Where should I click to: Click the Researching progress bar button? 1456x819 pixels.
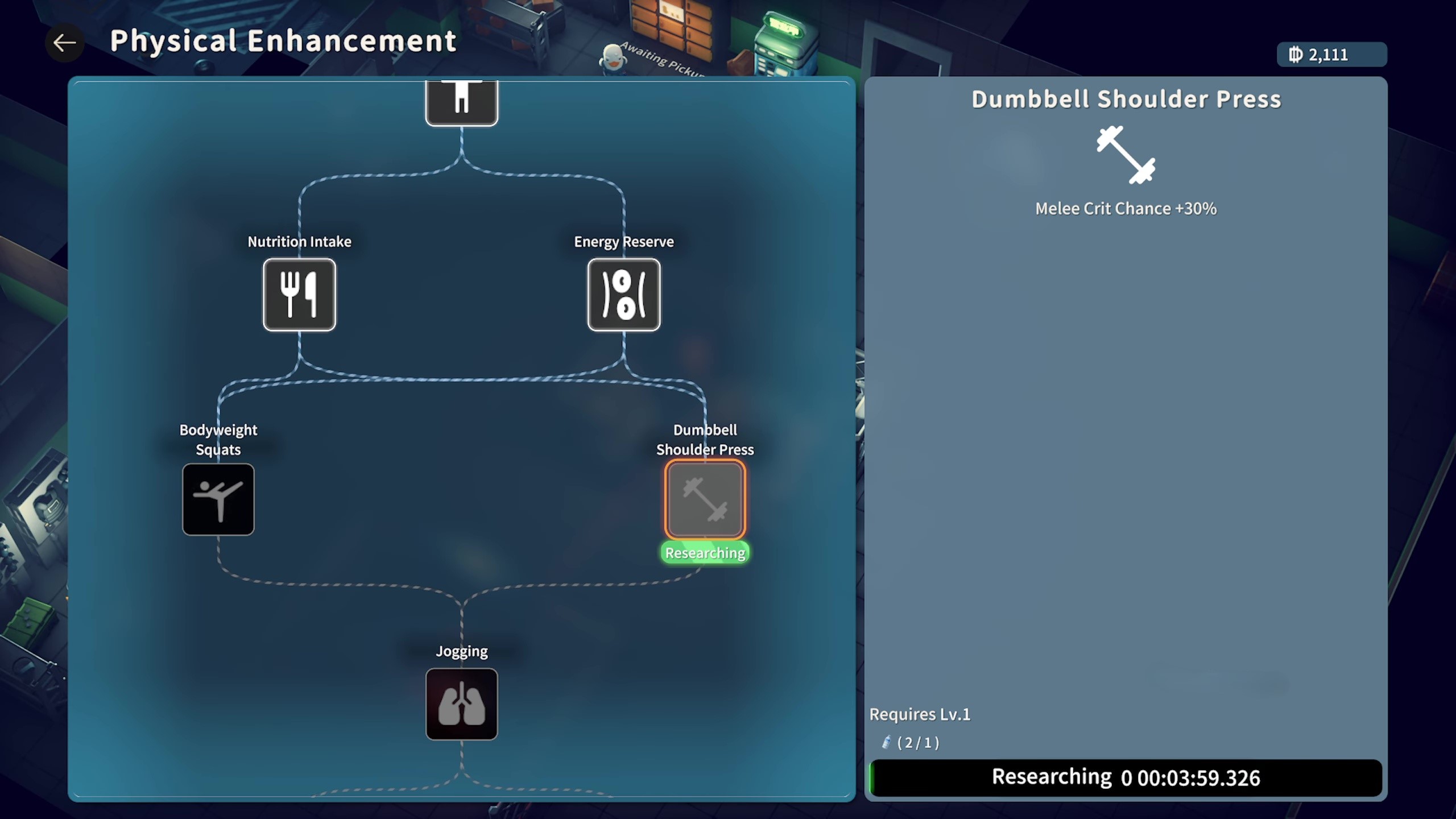[1126, 777]
